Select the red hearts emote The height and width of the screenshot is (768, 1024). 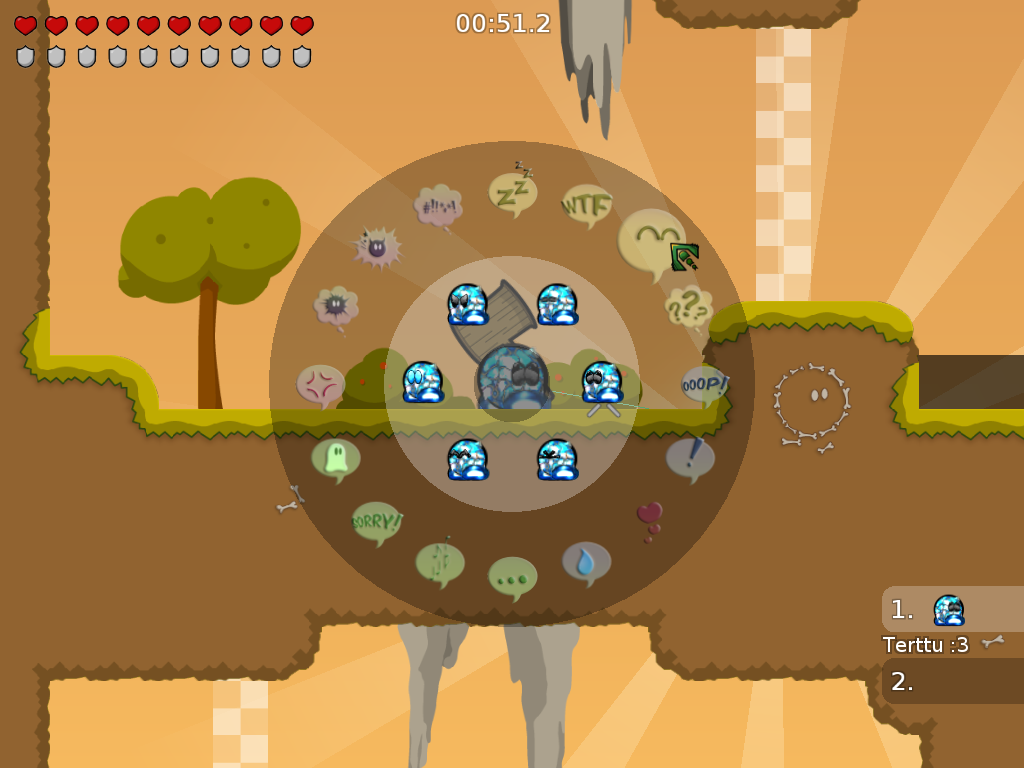650,518
